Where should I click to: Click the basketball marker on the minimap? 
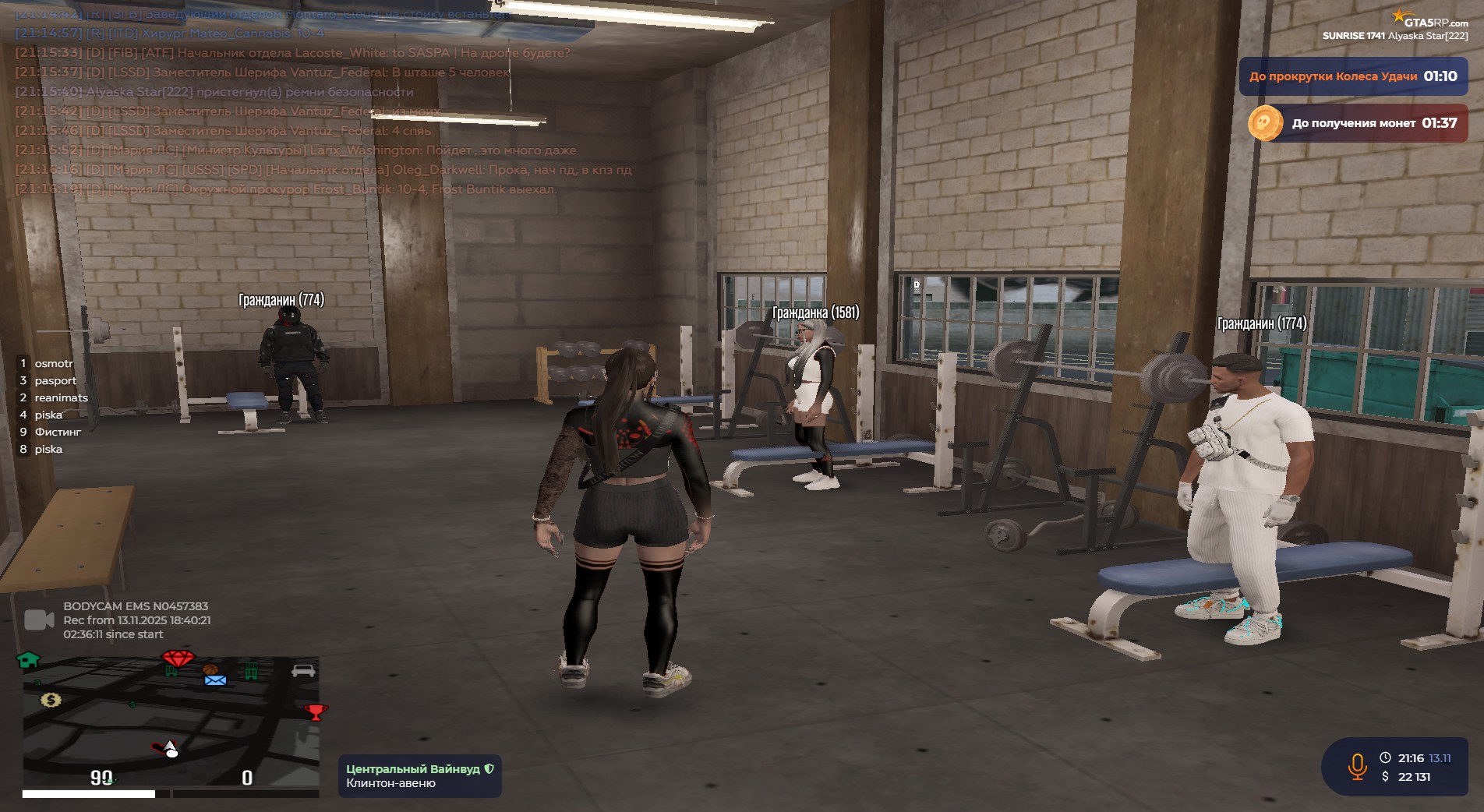pyautogui.click(x=210, y=669)
